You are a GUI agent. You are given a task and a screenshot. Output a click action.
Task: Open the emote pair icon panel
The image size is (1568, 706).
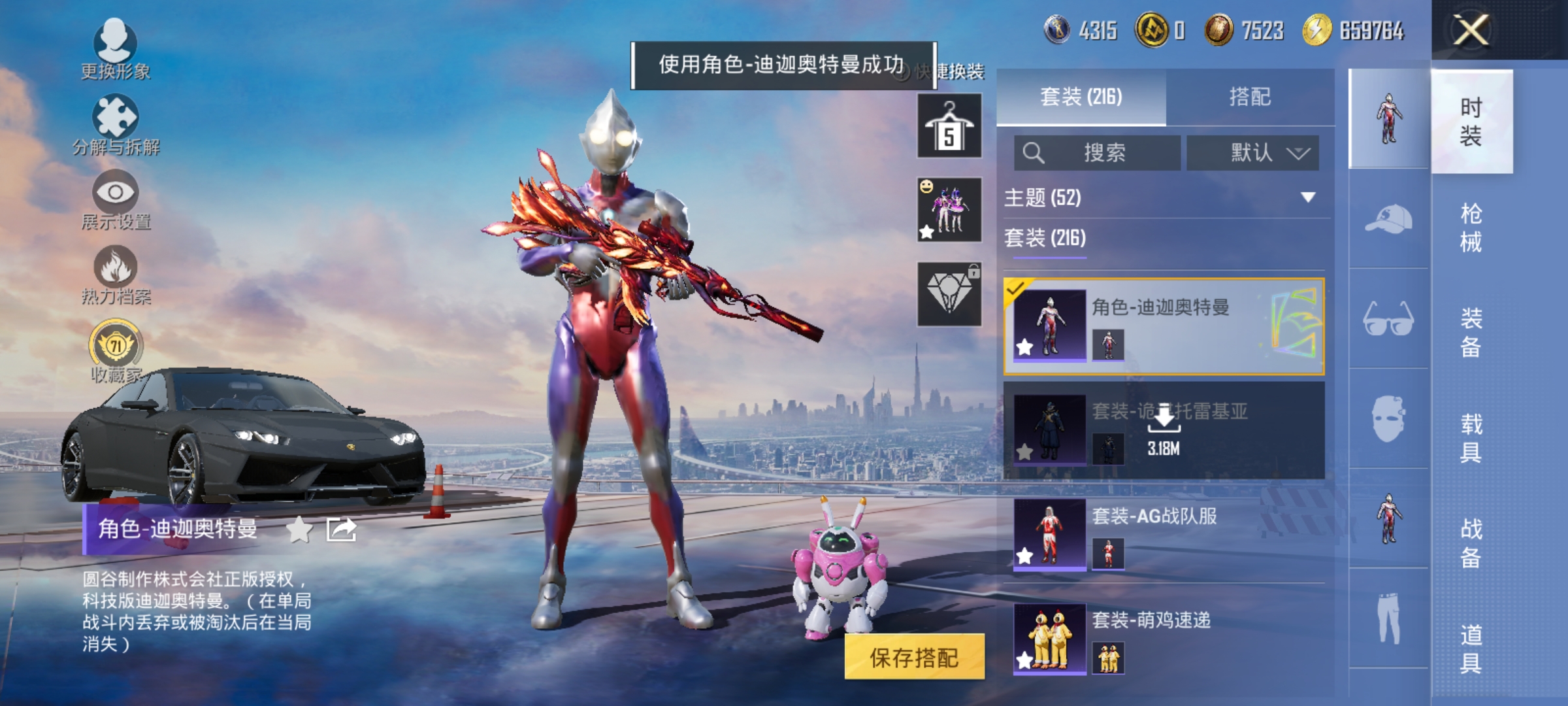[949, 209]
